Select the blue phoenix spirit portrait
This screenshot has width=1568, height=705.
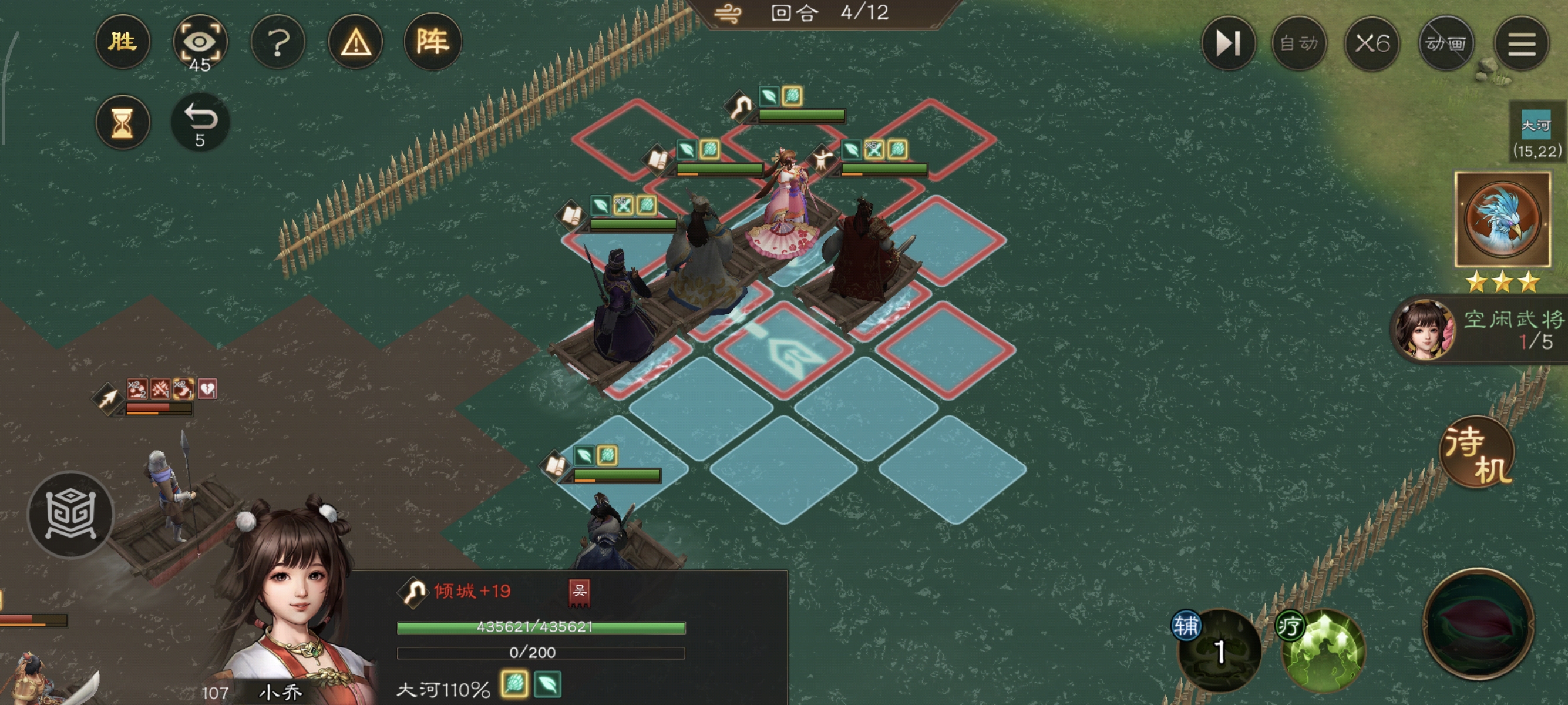(1502, 219)
